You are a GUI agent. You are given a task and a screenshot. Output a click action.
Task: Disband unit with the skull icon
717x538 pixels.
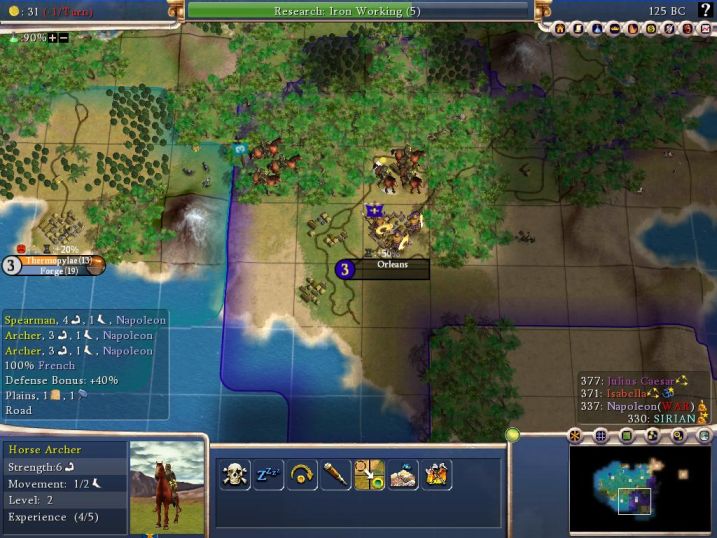click(x=235, y=474)
